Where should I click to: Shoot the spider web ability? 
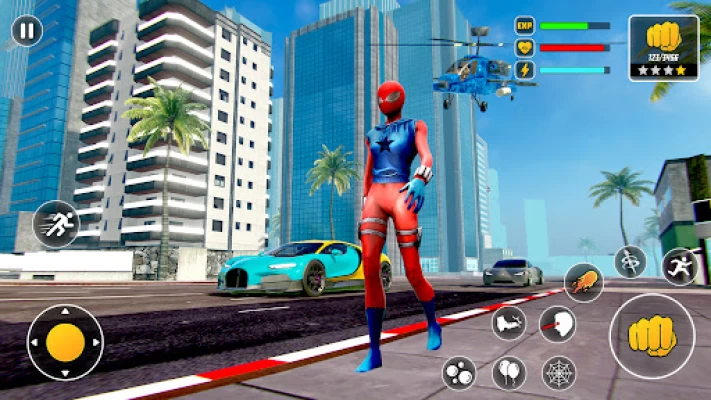click(558, 373)
